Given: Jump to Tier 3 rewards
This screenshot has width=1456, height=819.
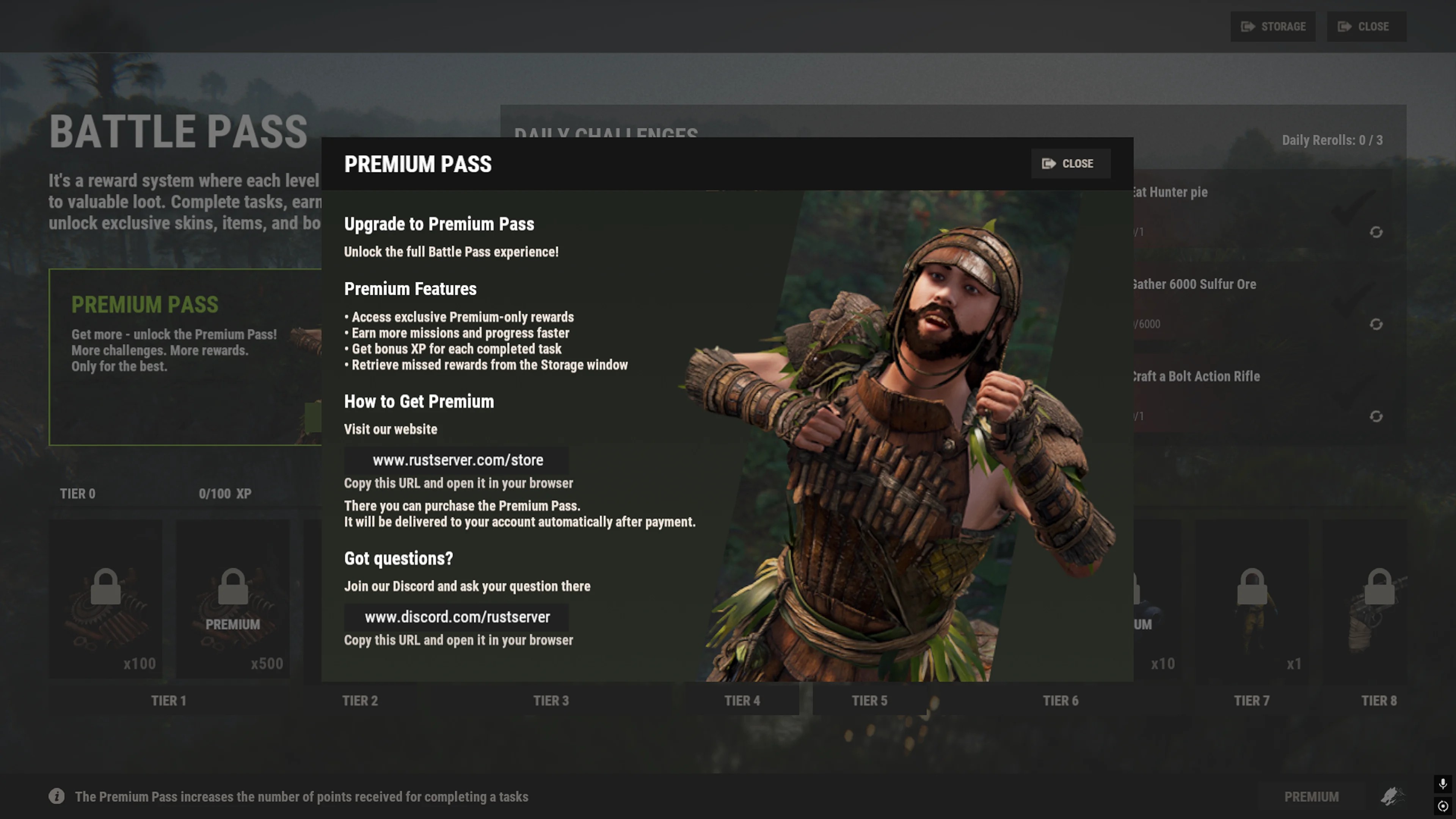Looking at the screenshot, I should click(x=551, y=701).
